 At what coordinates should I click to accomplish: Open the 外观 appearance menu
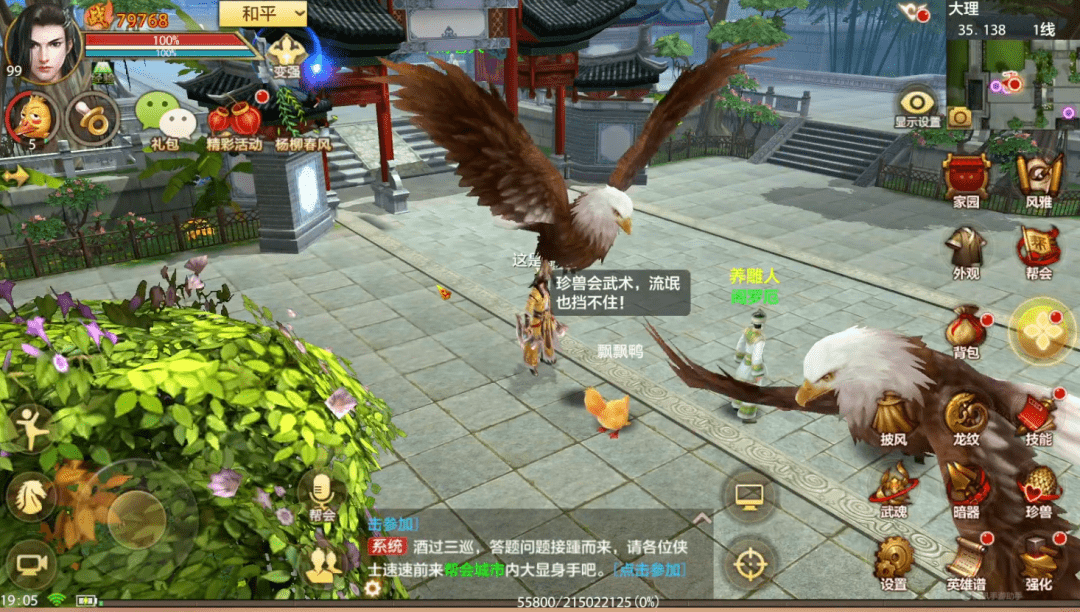pos(966,248)
